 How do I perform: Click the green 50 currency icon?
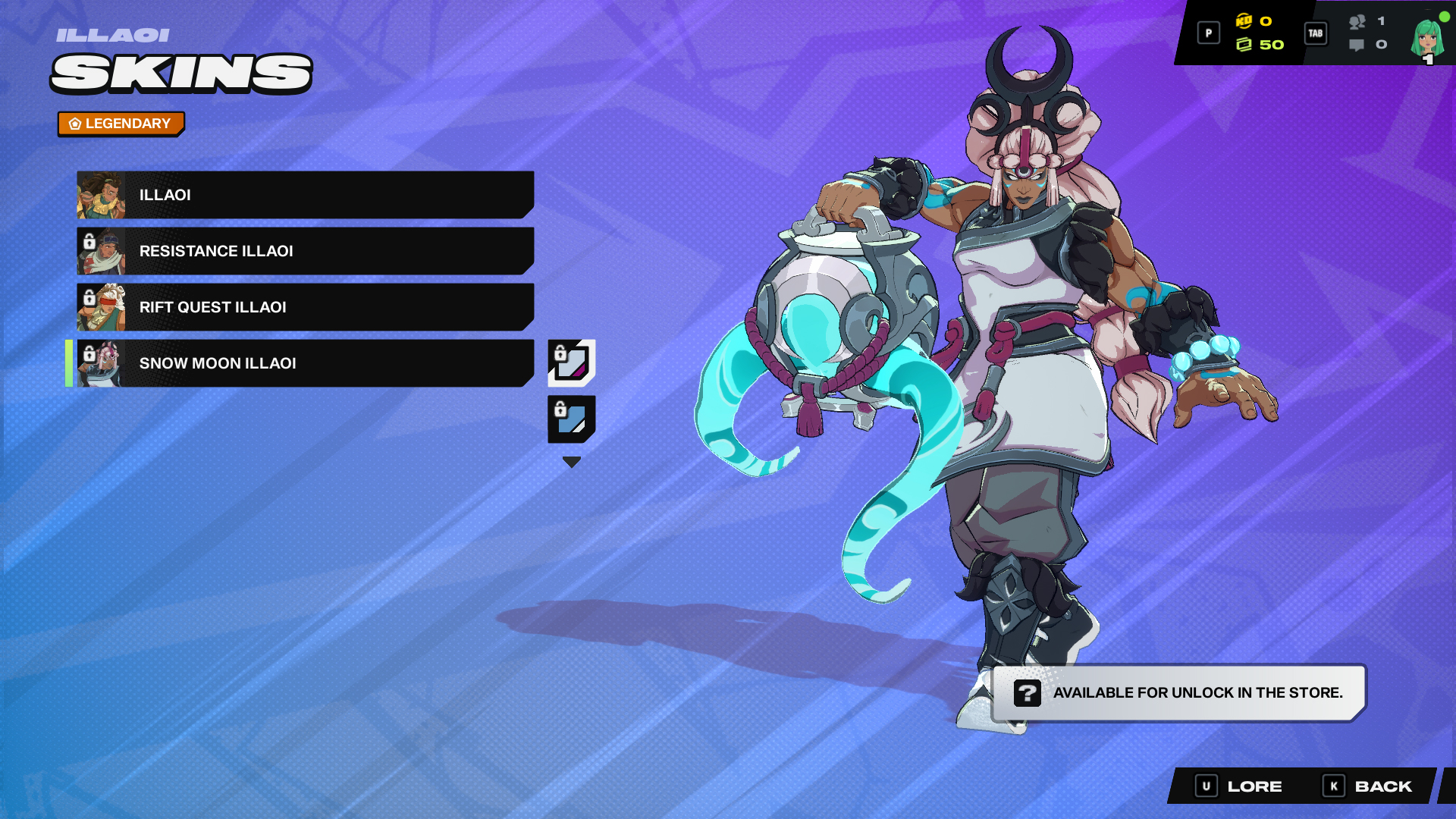1245,45
